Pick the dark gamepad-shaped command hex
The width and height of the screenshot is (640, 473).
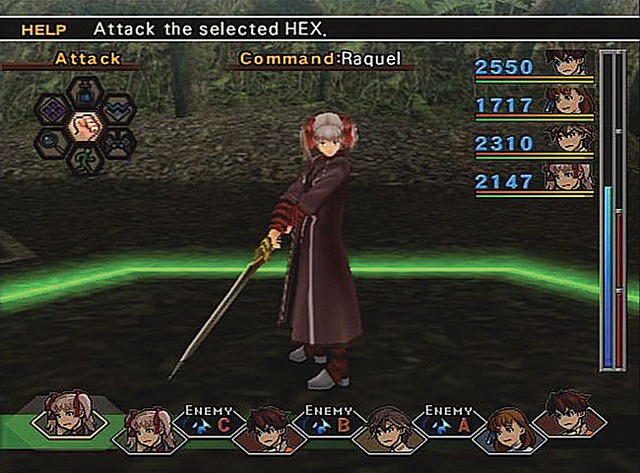(x=116, y=142)
